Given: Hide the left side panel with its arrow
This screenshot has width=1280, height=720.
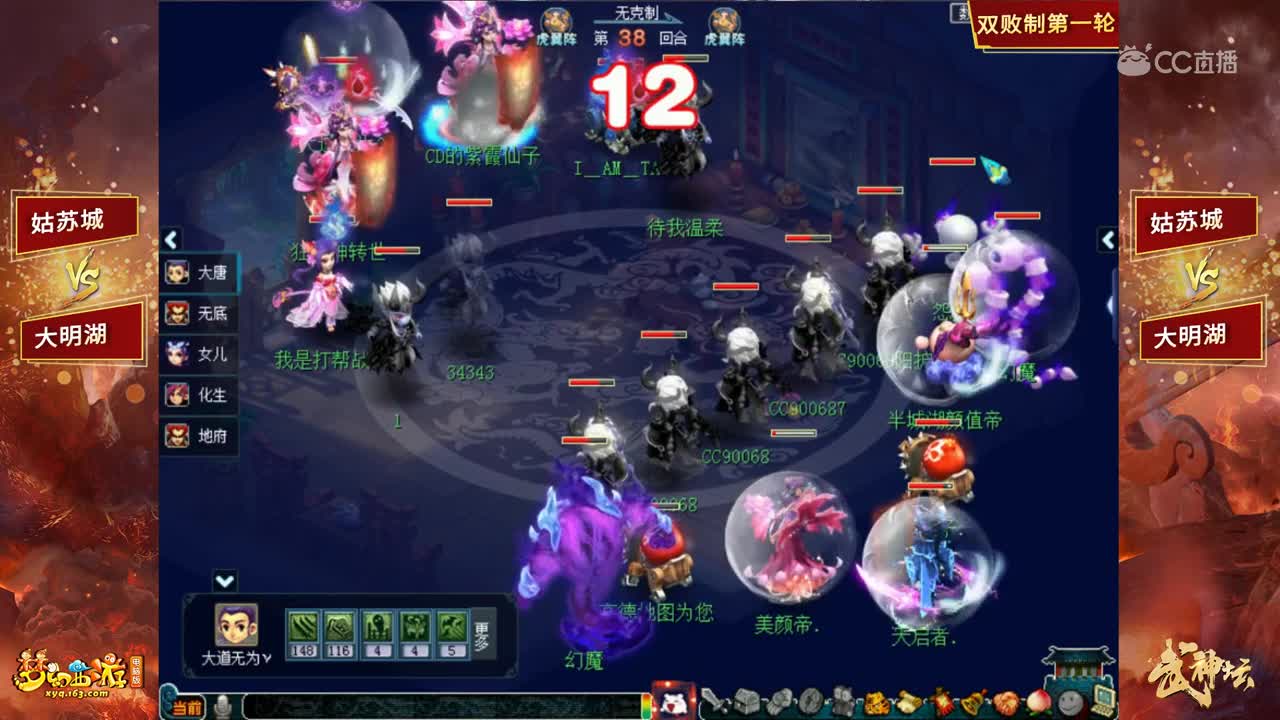Looking at the screenshot, I should click(x=170, y=240).
